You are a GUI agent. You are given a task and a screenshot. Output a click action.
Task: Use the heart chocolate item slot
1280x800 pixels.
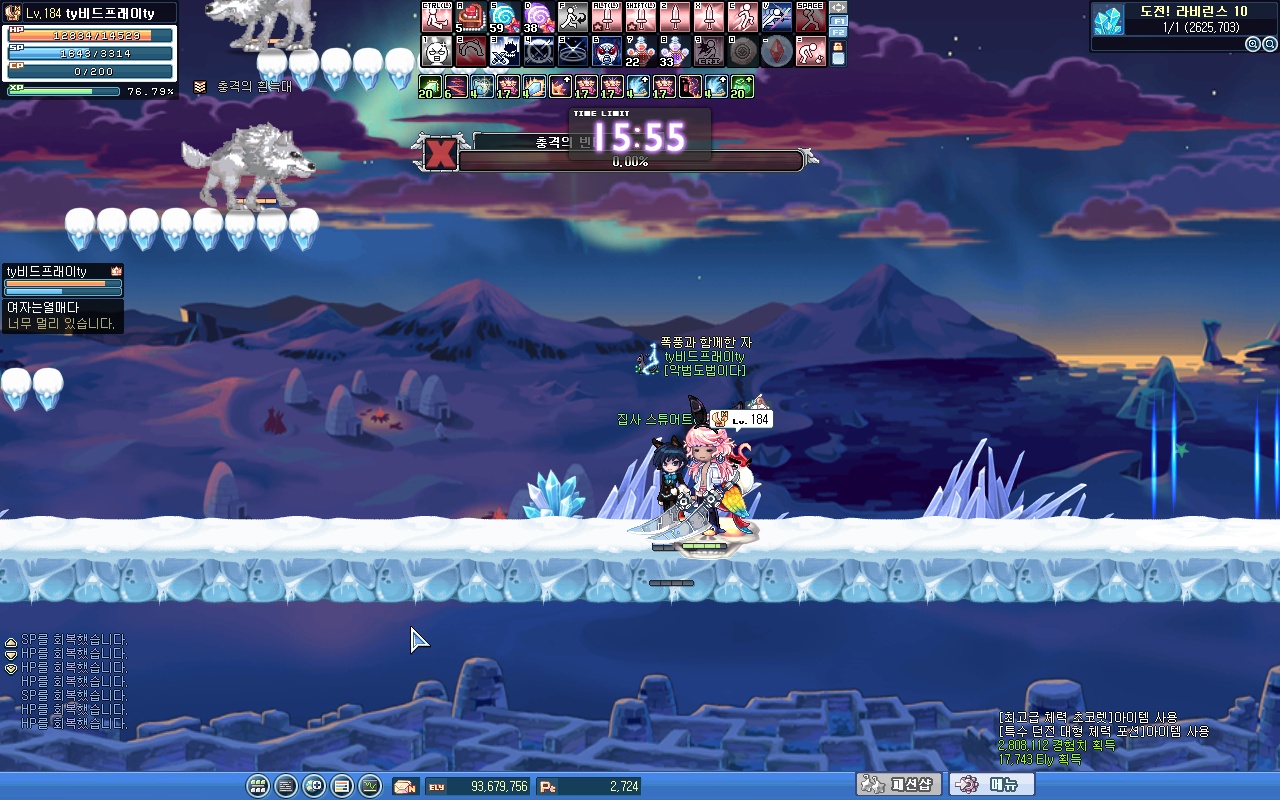pyautogui.click(x=470, y=17)
